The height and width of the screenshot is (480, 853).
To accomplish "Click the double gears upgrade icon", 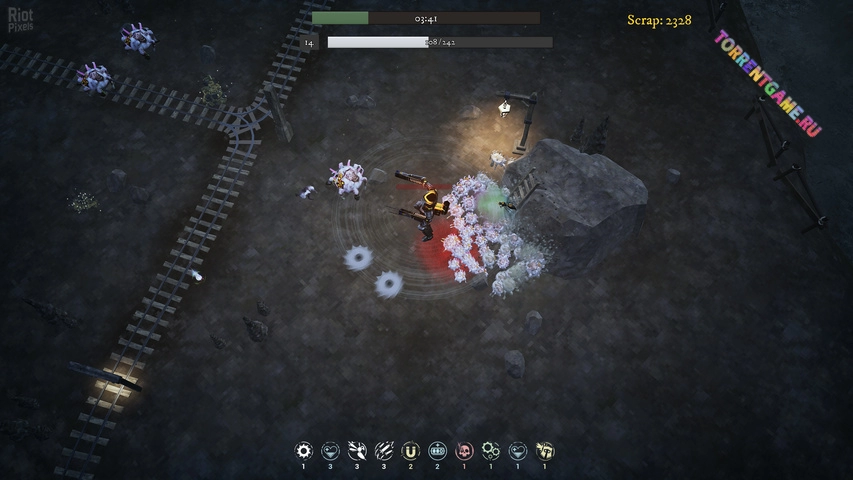I will [x=491, y=451].
